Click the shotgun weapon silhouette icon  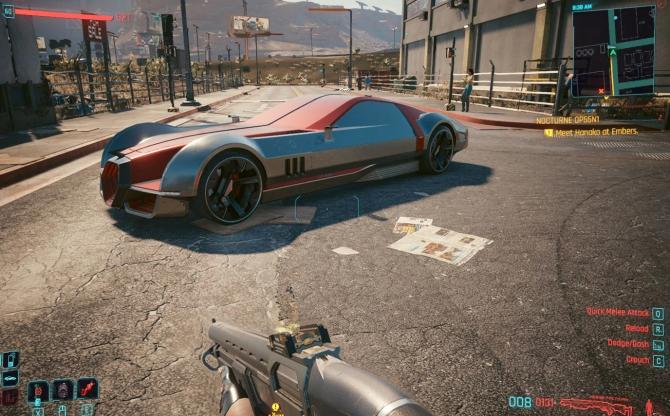[x=597, y=404]
